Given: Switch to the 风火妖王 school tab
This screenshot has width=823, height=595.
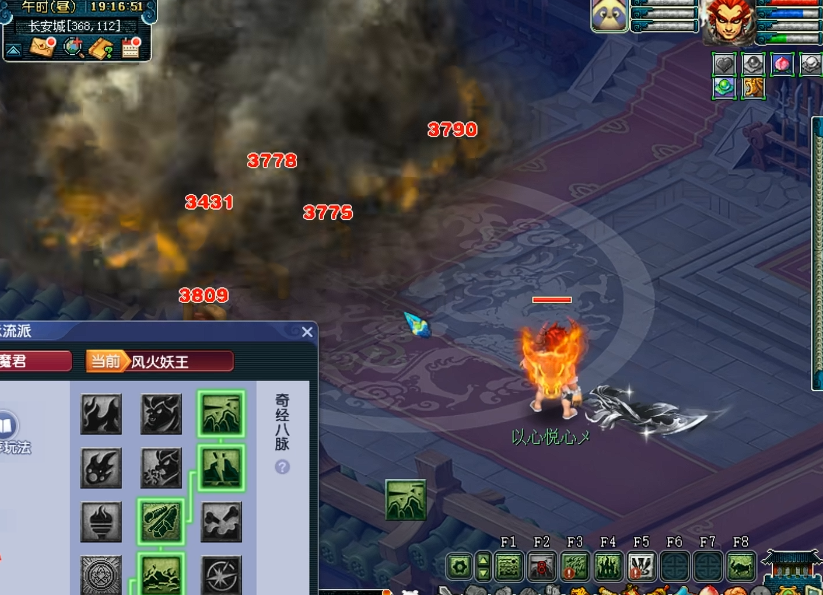Looking at the screenshot, I should point(160,361).
